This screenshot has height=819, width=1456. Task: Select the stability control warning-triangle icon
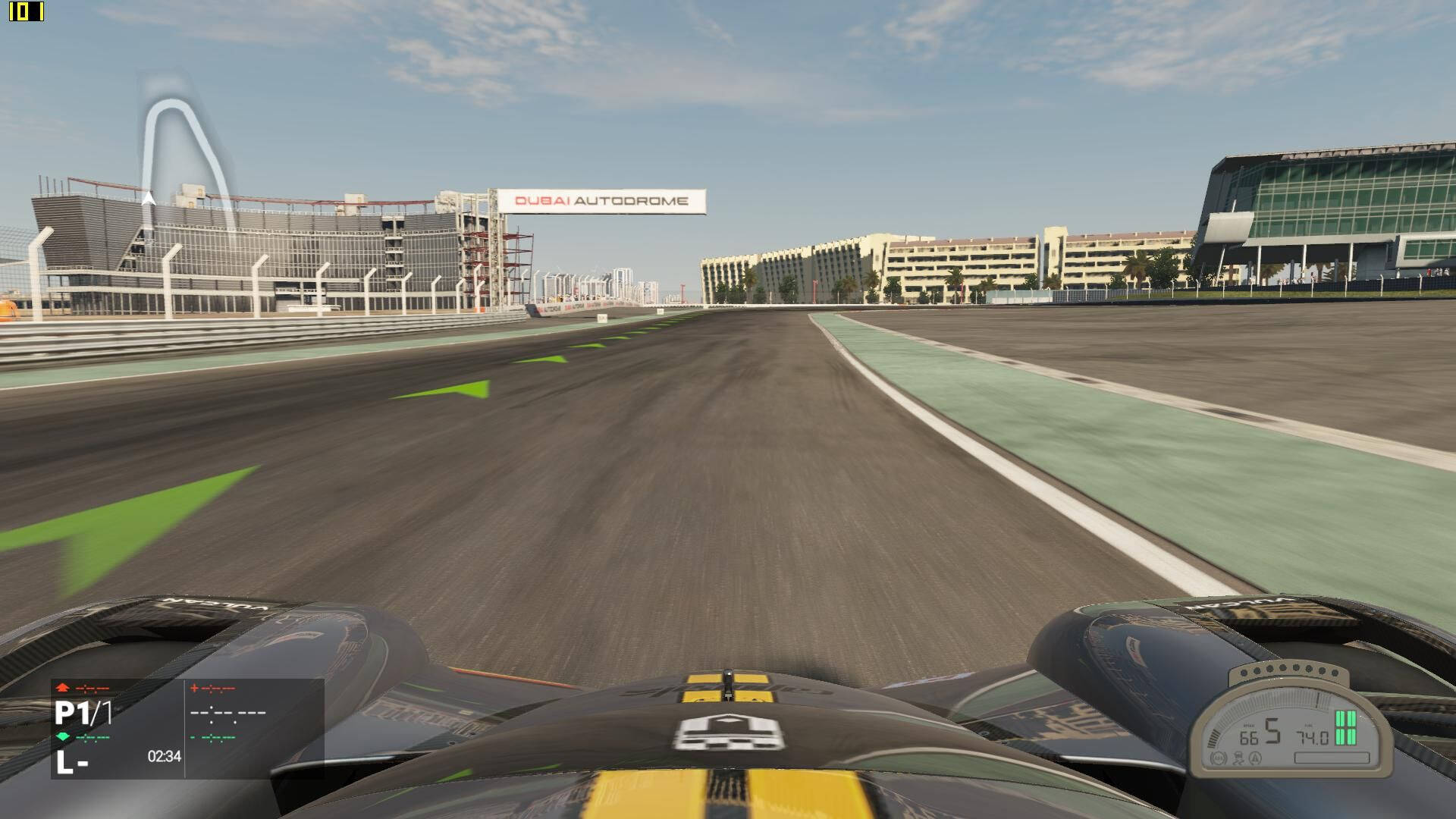click(1255, 758)
